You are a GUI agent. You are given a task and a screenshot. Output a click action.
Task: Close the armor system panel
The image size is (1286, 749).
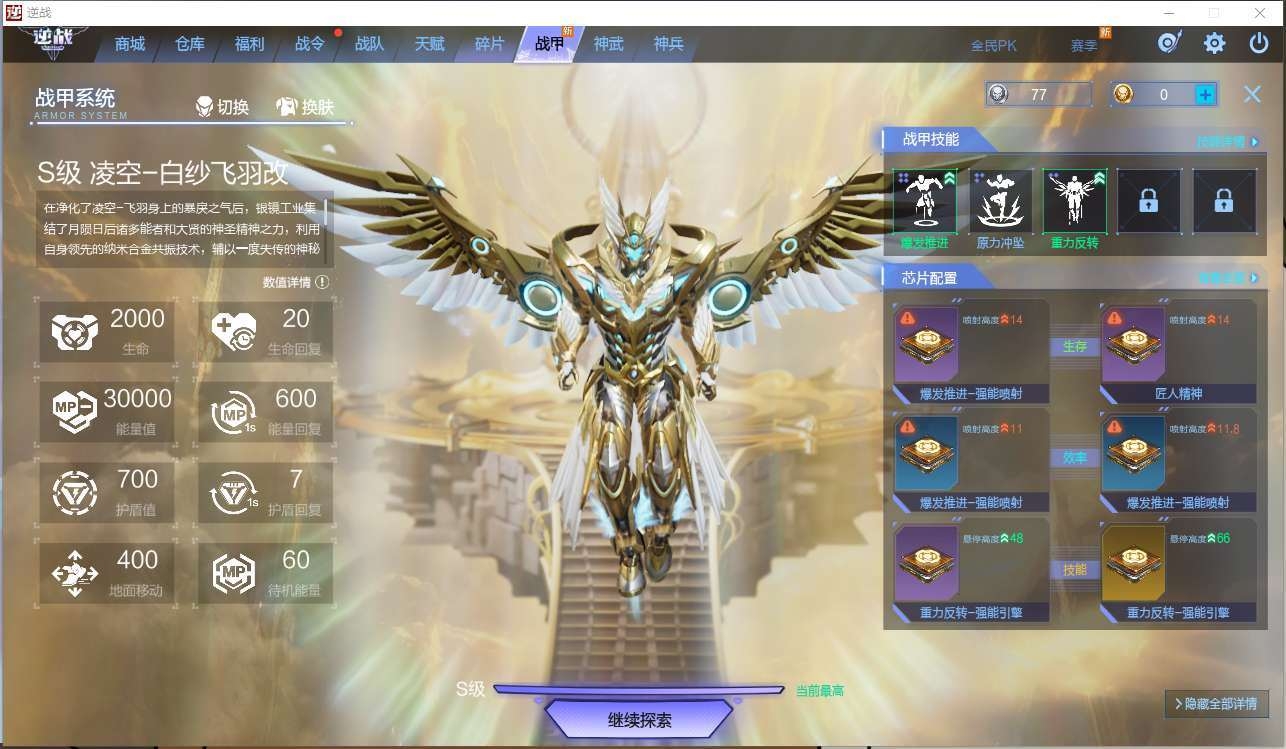(x=1252, y=94)
